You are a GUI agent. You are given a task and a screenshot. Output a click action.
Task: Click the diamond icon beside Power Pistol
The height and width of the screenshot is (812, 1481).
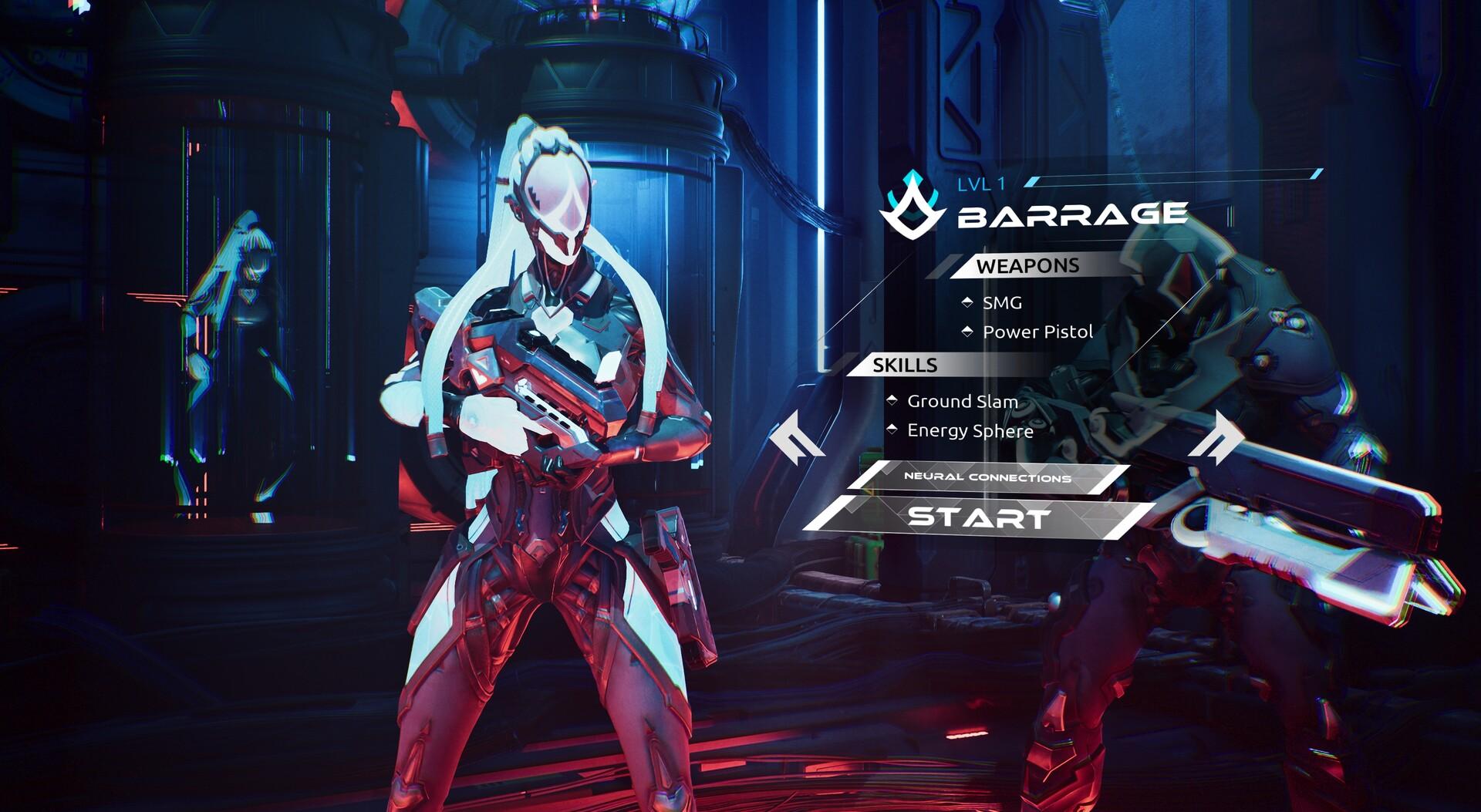[969, 332]
